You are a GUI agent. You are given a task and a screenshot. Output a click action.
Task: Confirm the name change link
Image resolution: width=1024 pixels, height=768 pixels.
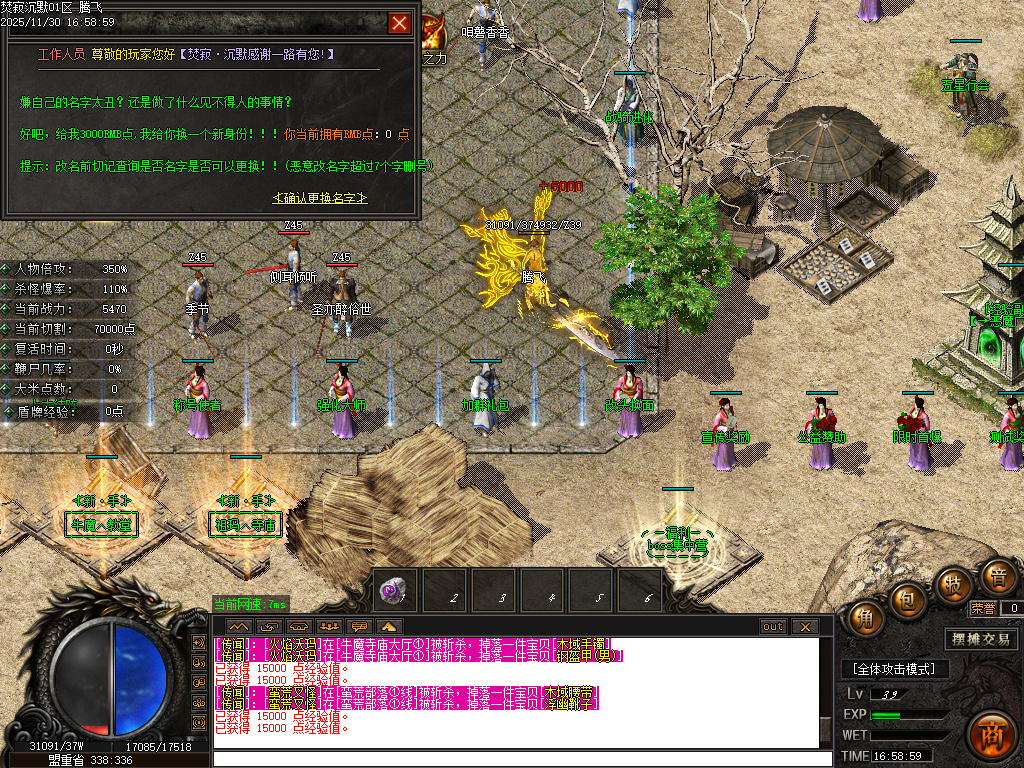[x=320, y=198]
